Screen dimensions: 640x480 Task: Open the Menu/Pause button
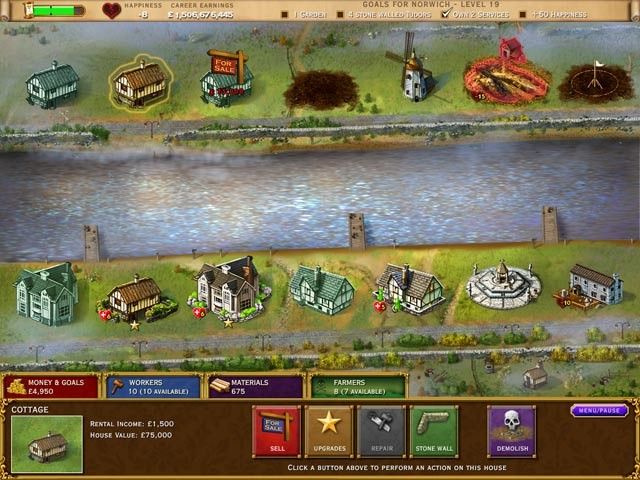(x=599, y=410)
